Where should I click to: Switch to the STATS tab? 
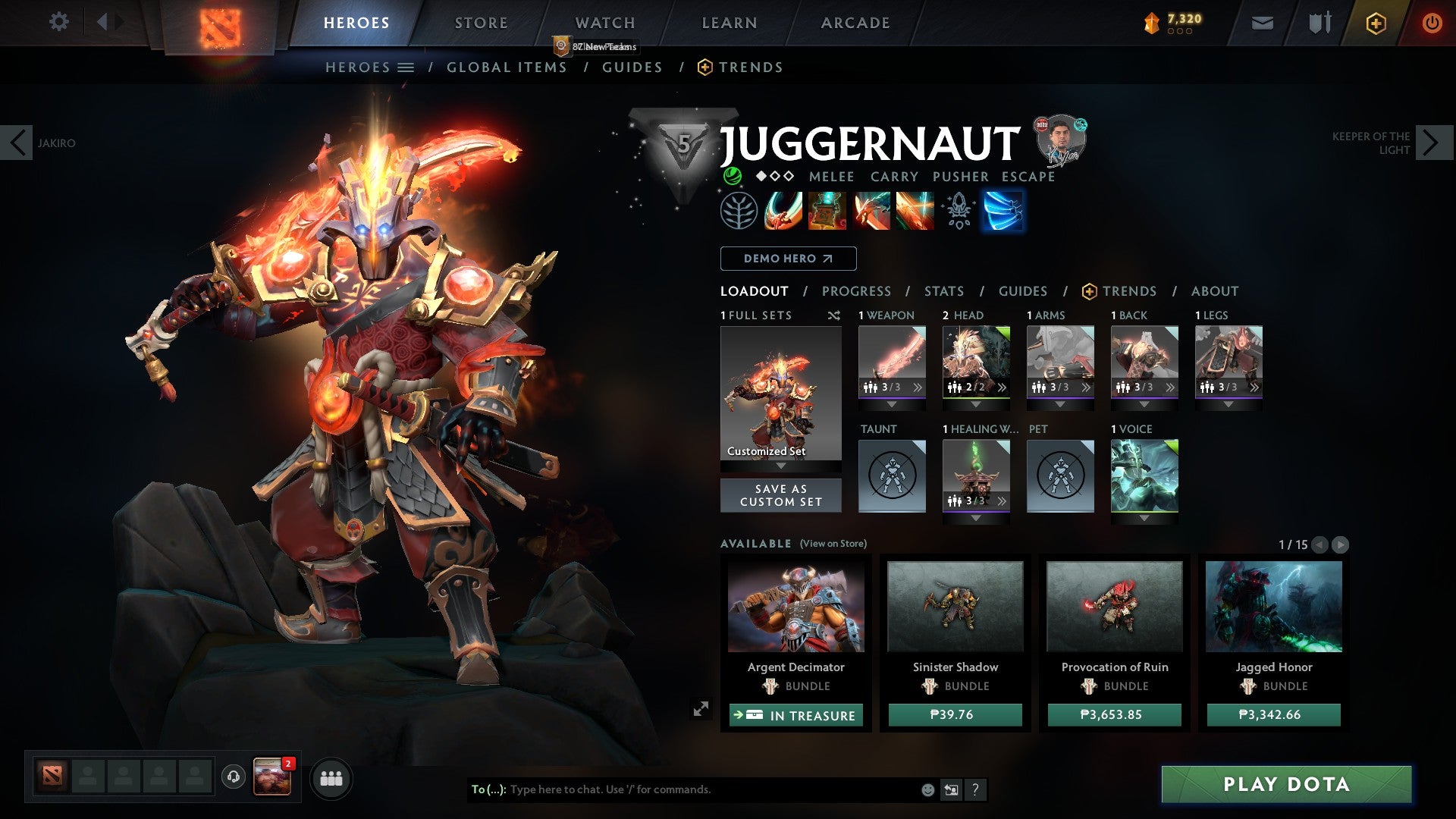(x=943, y=290)
